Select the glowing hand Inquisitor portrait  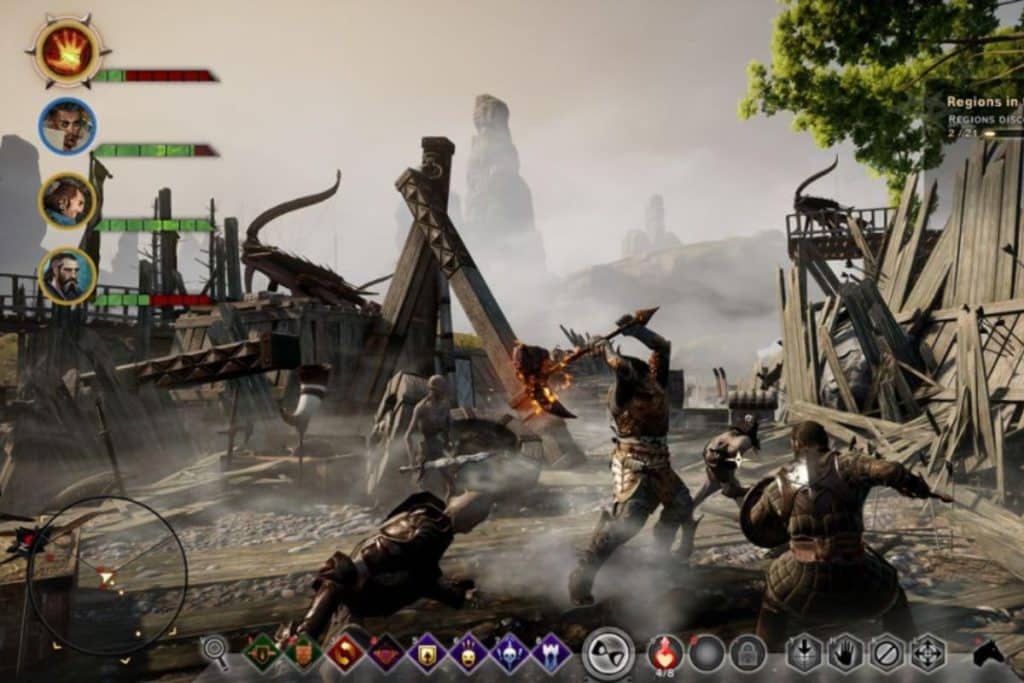[68, 51]
